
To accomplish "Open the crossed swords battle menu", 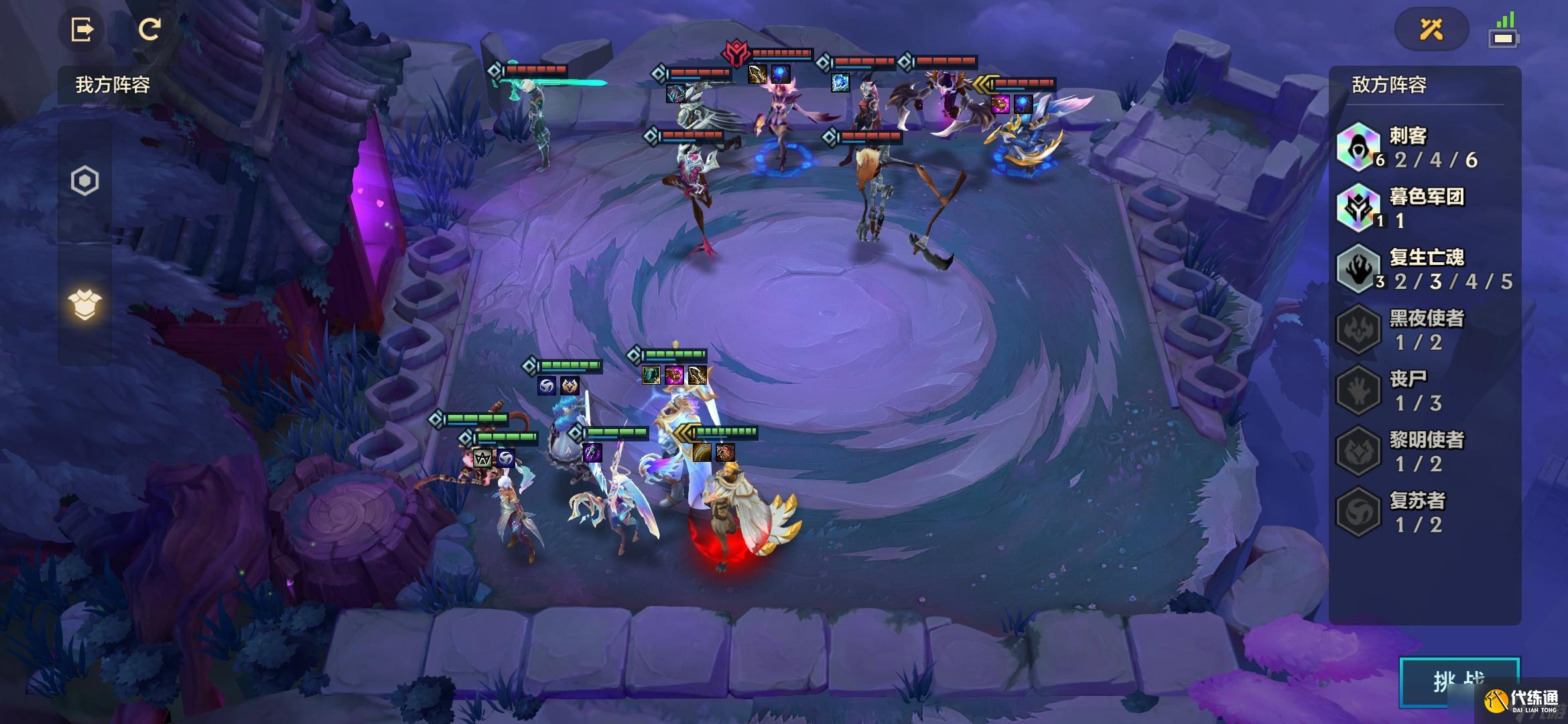I will coord(1431,29).
